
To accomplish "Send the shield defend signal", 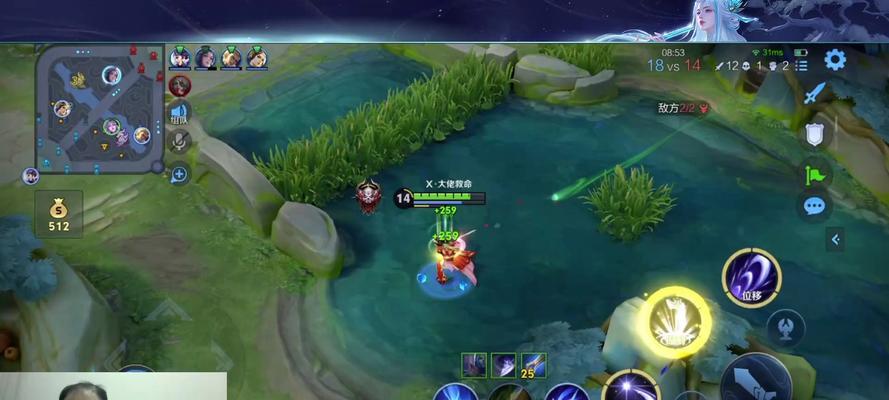I will click(x=815, y=134).
